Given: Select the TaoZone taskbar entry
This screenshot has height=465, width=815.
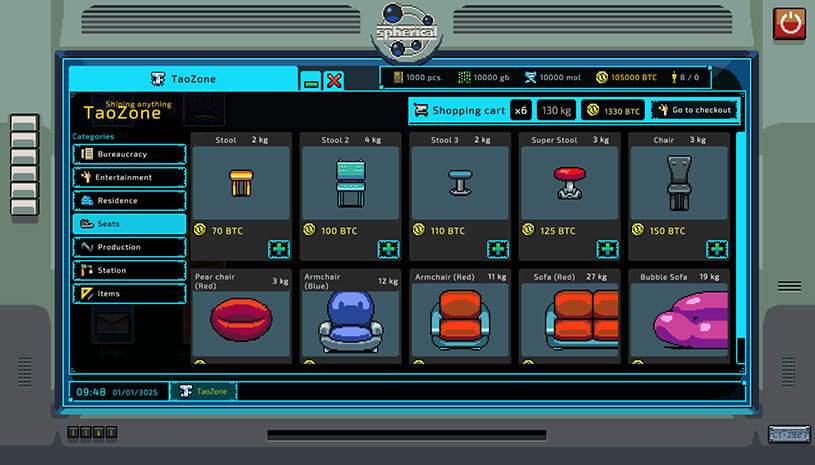Looking at the screenshot, I should pos(203,391).
